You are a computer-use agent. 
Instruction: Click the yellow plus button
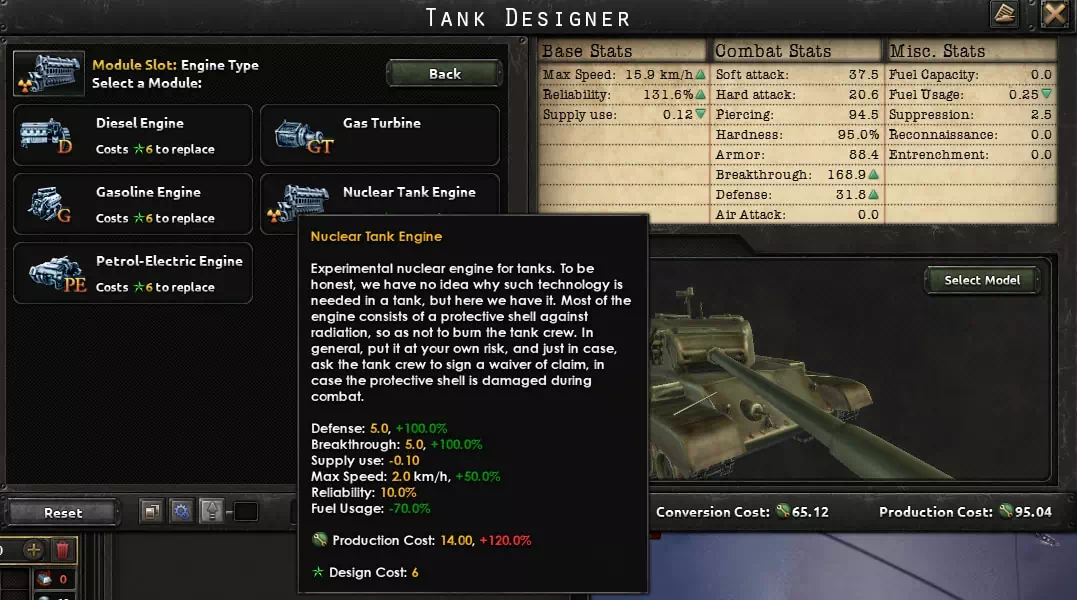(x=33, y=550)
